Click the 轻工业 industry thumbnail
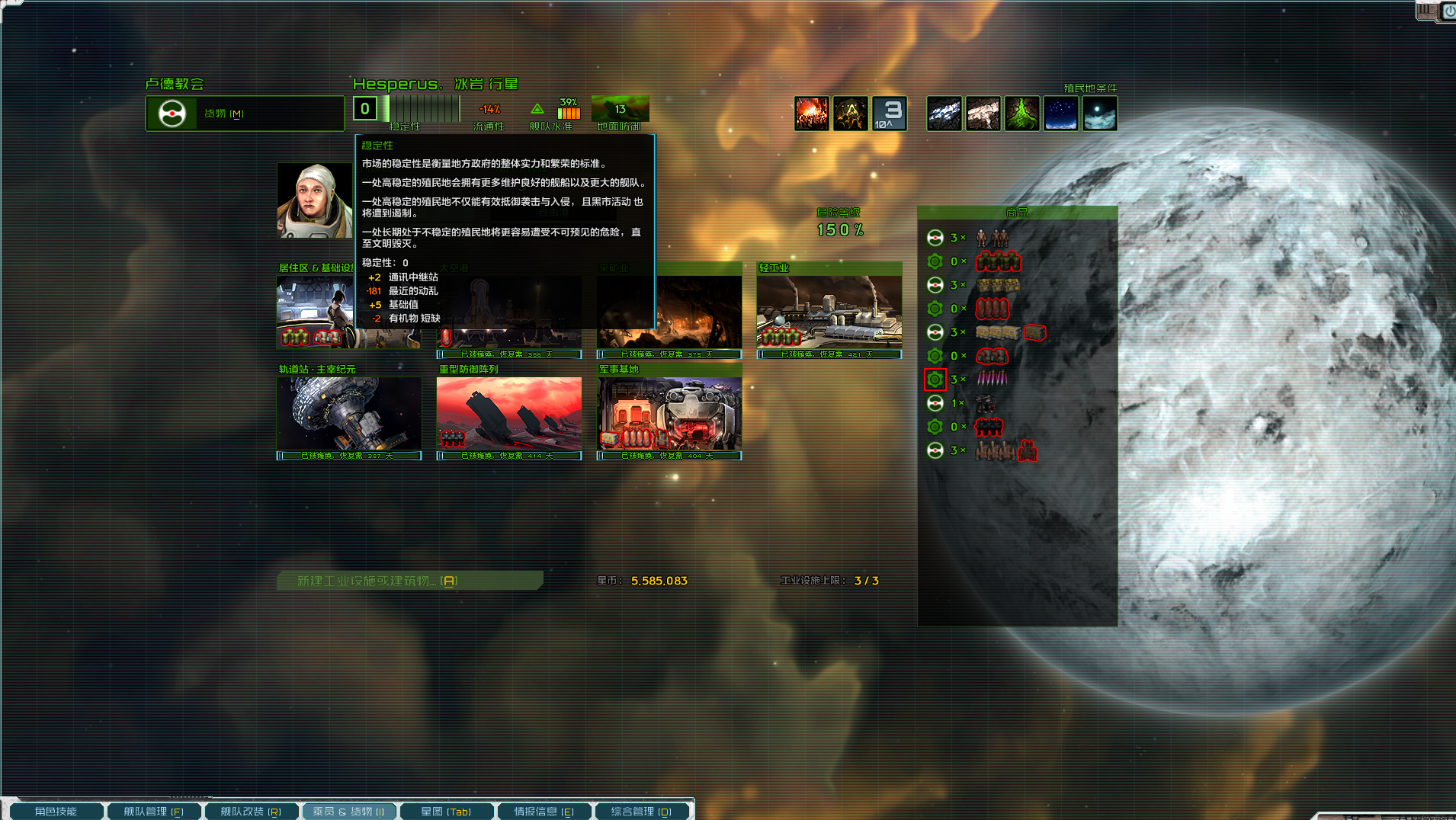The height and width of the screenshot is (820, 1456). pyautogui.click(x=827, y=312)
